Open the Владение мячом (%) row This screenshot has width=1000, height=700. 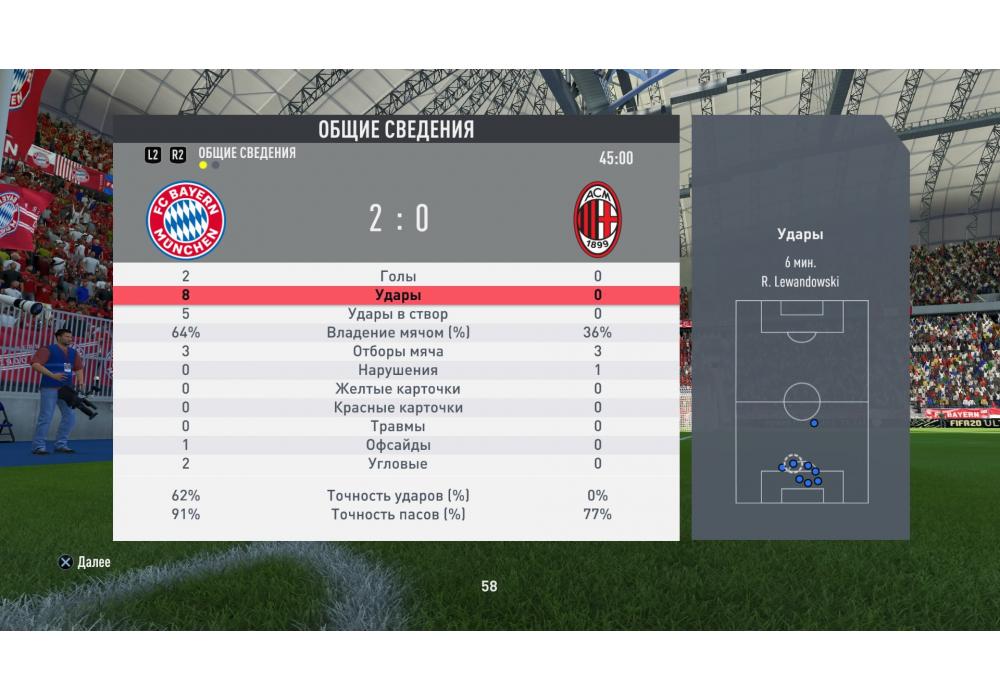398,333
